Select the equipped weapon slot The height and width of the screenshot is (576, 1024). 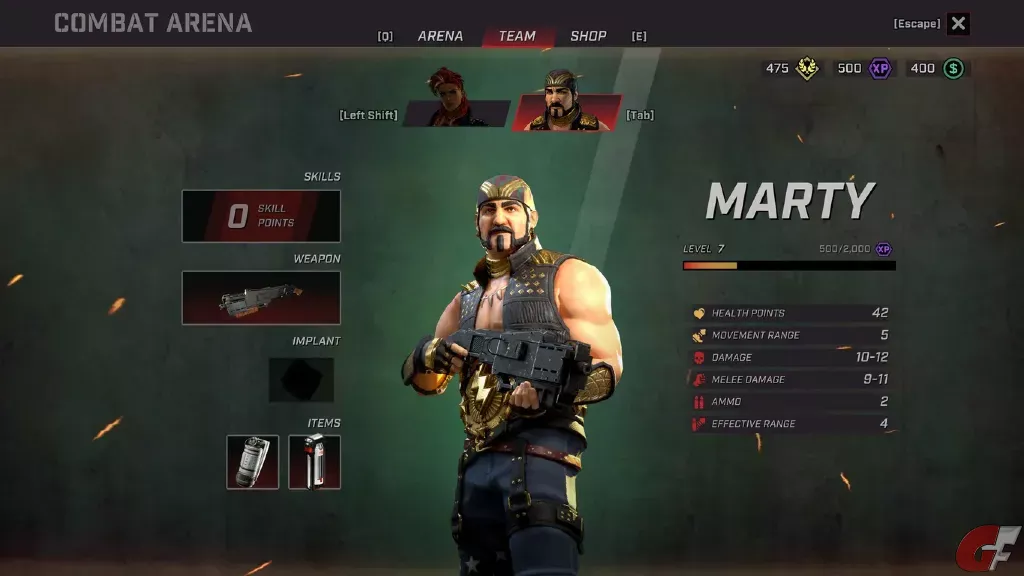click(261, 298)
